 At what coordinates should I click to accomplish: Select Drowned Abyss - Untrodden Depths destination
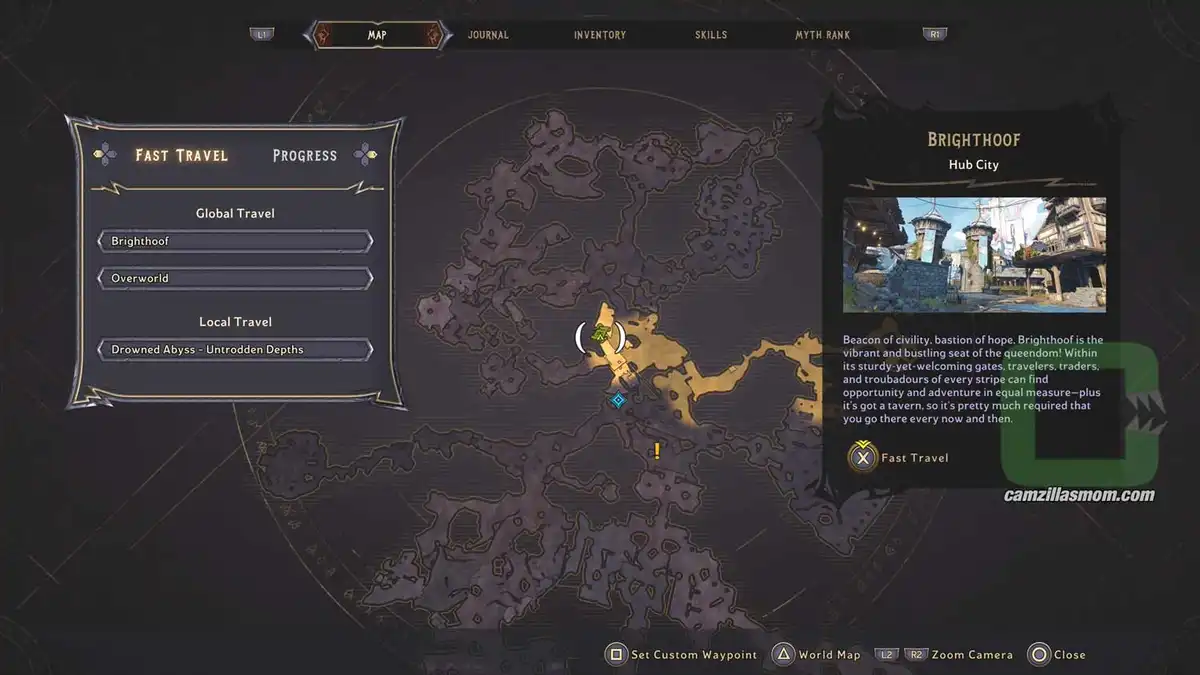coord(235,350)
